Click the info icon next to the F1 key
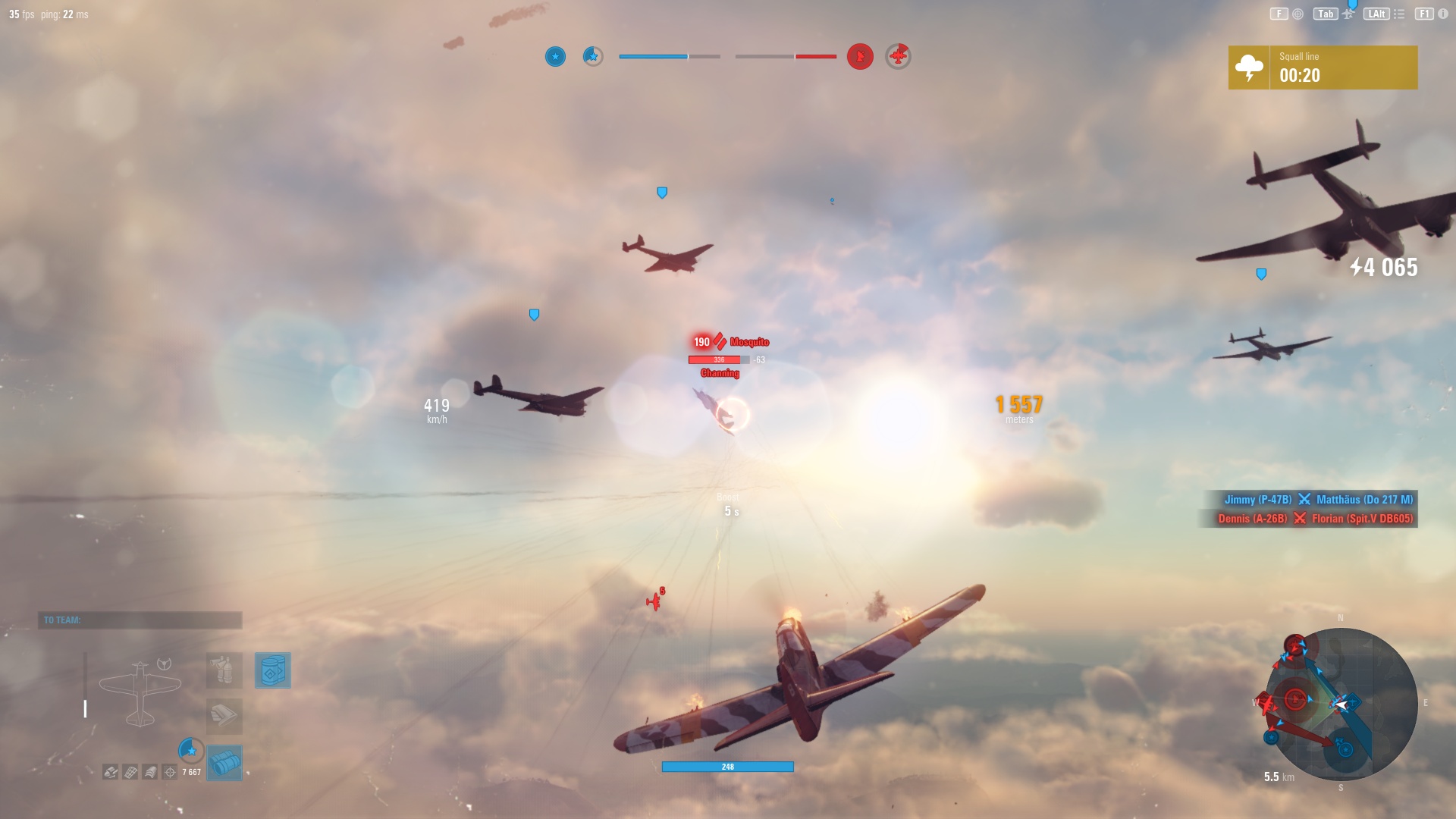 (1444, 14)
